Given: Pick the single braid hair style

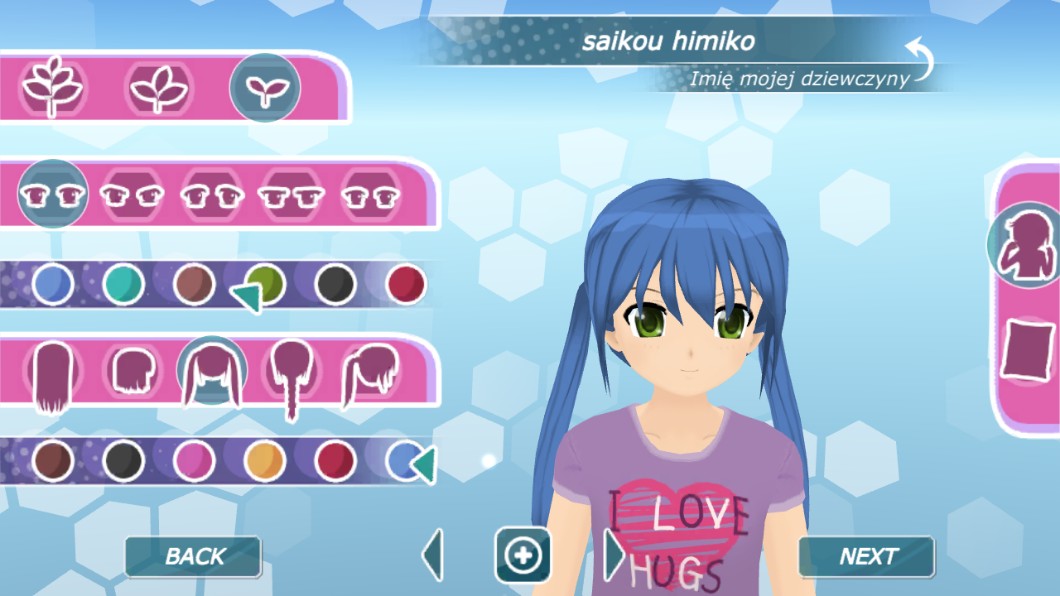Looking at the screenshot, I should click(x=290, y=375).
